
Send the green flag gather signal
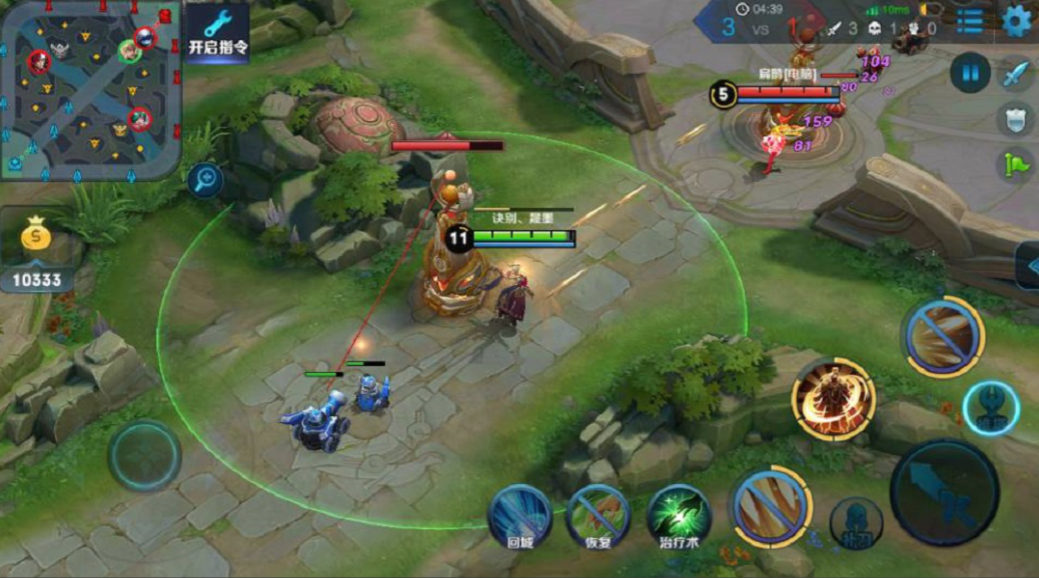[1015, 162]
